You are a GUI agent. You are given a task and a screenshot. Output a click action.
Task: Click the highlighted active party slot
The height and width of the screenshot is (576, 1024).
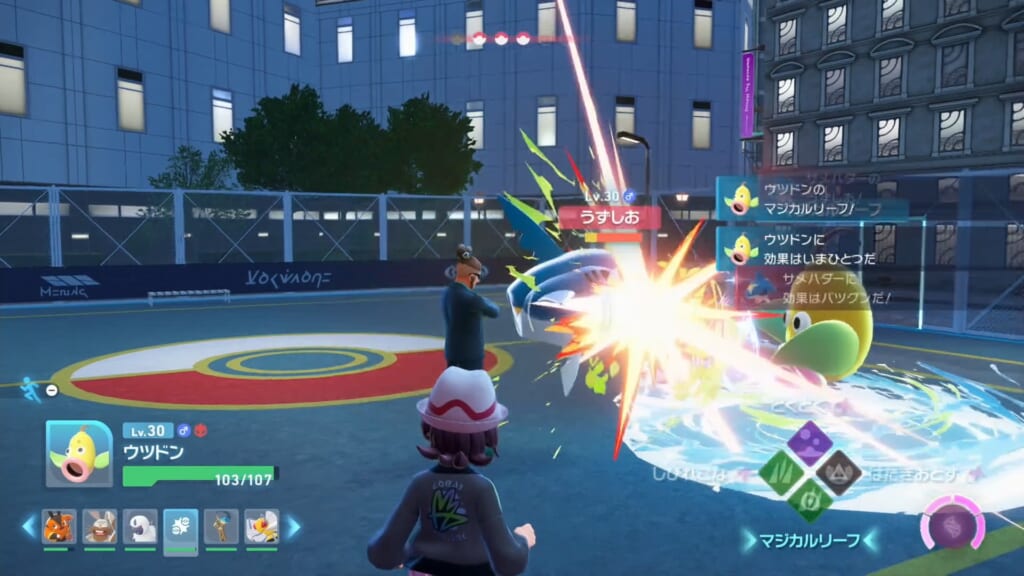coord(180,526)
